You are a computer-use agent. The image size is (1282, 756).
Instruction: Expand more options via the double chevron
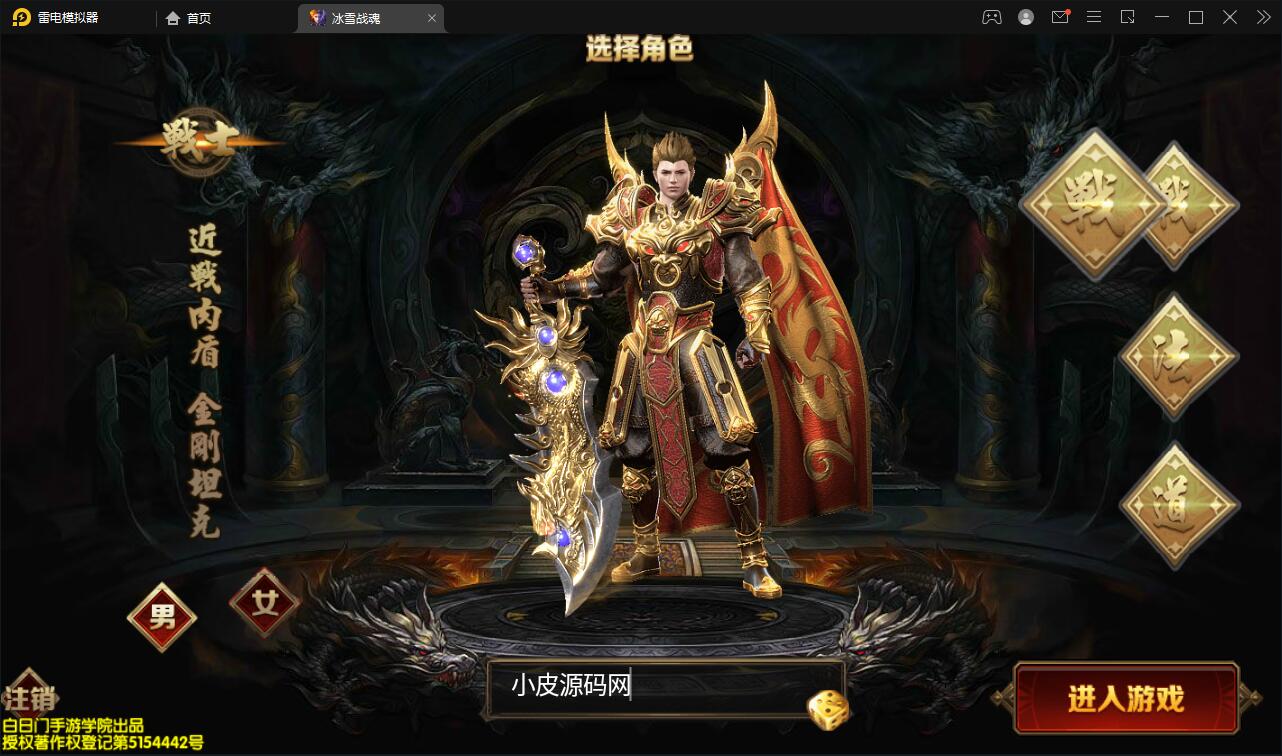(x=1262, y=17)
